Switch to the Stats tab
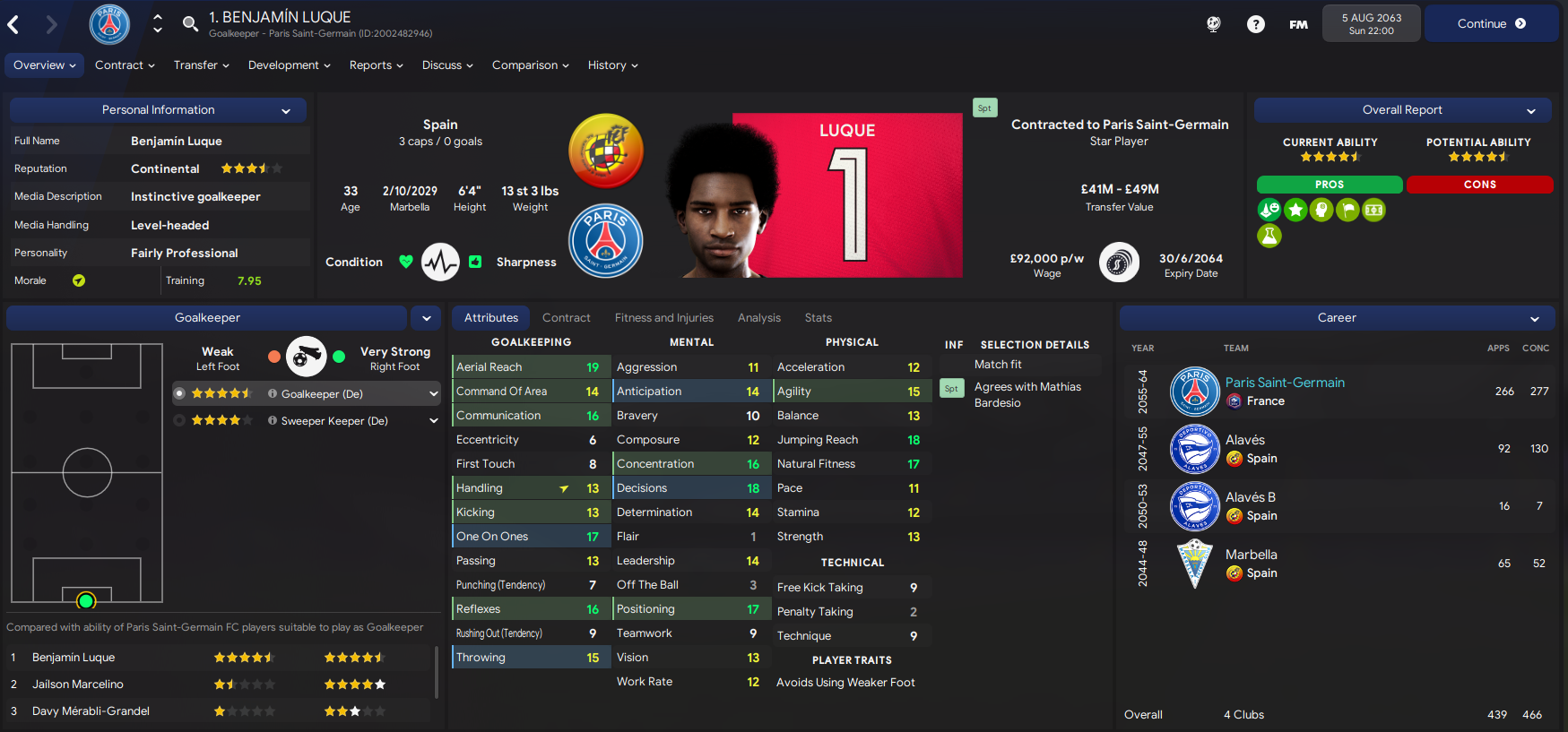This screenshot has width=1568, height=732. point(818,317)
